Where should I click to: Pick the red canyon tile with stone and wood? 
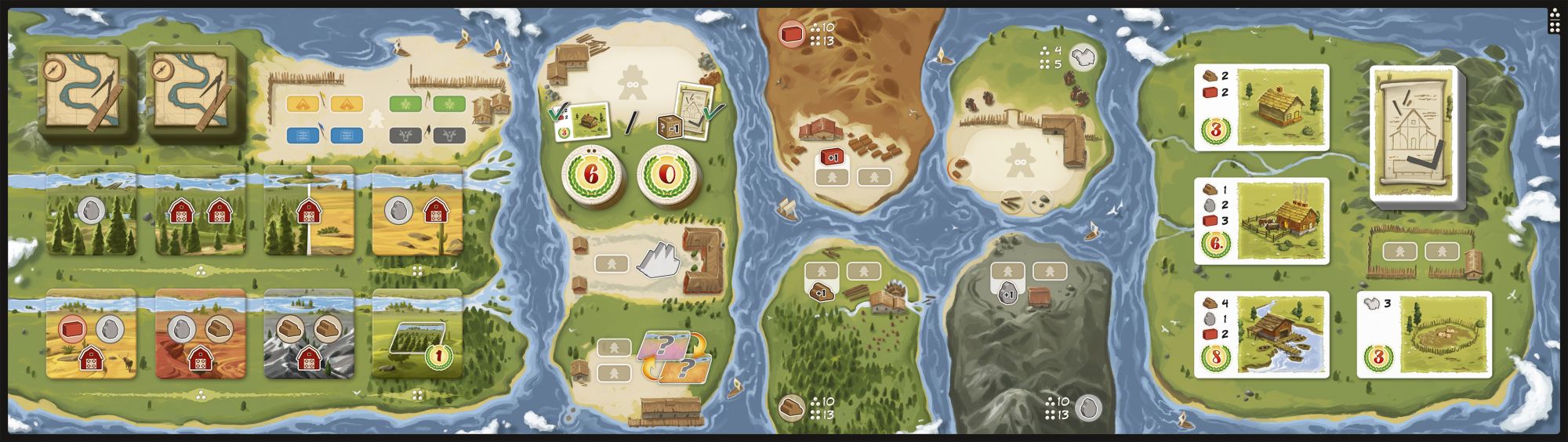click(x=199, y=334)
